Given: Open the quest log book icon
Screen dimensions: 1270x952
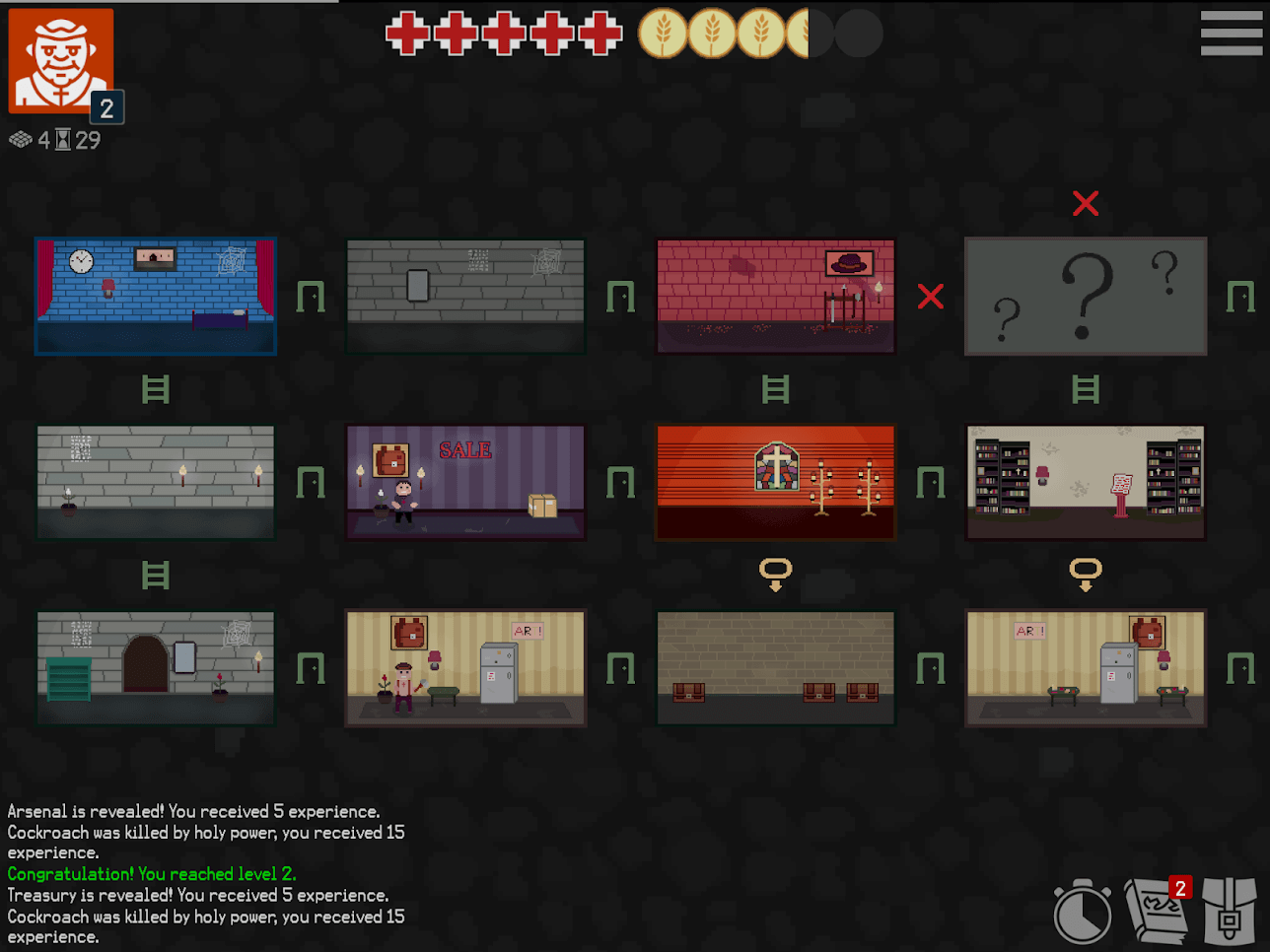Looking at the screenshot, I should coord(1157,912).
